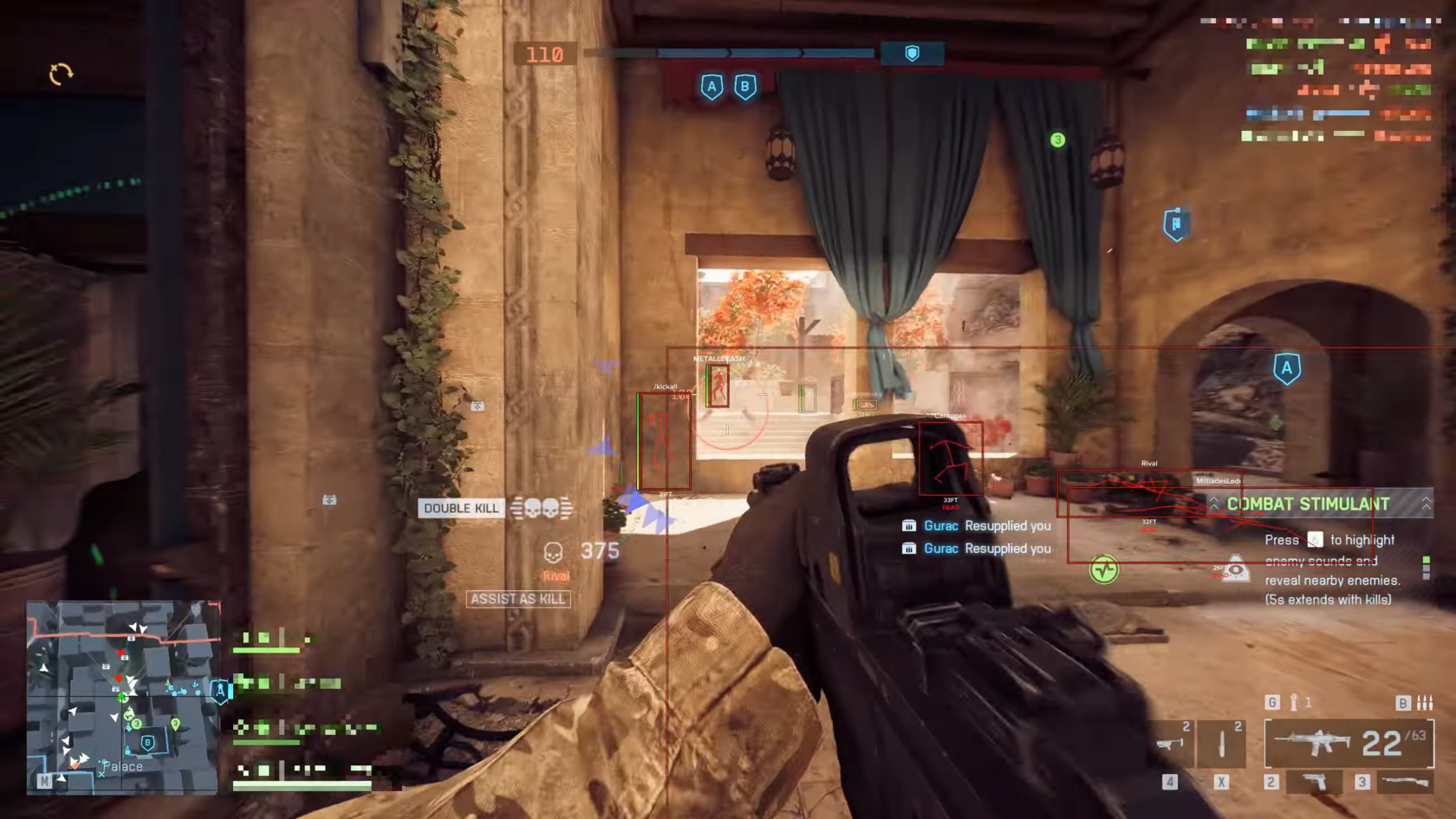Click the green Combat Stimulant syringe icon
1456x819 pixels.
point(1104,571)
